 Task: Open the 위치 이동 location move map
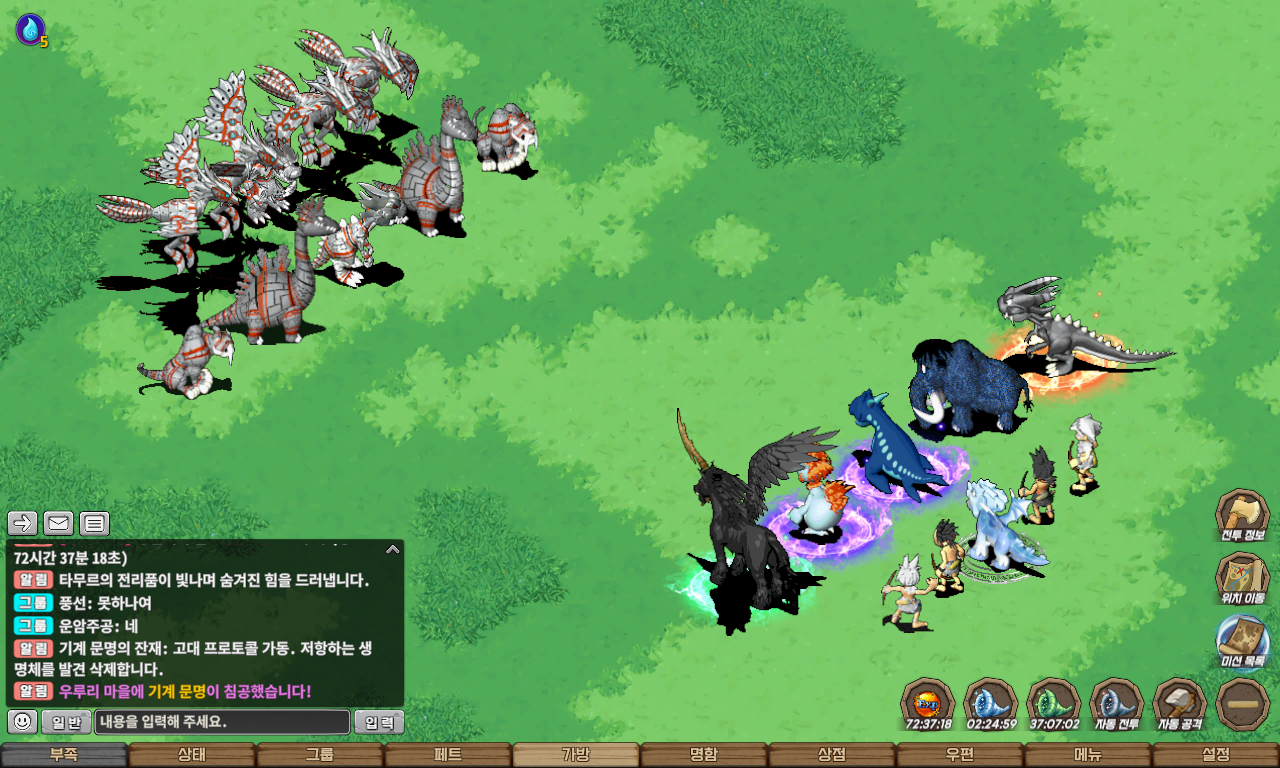[x=1242, y=578]
